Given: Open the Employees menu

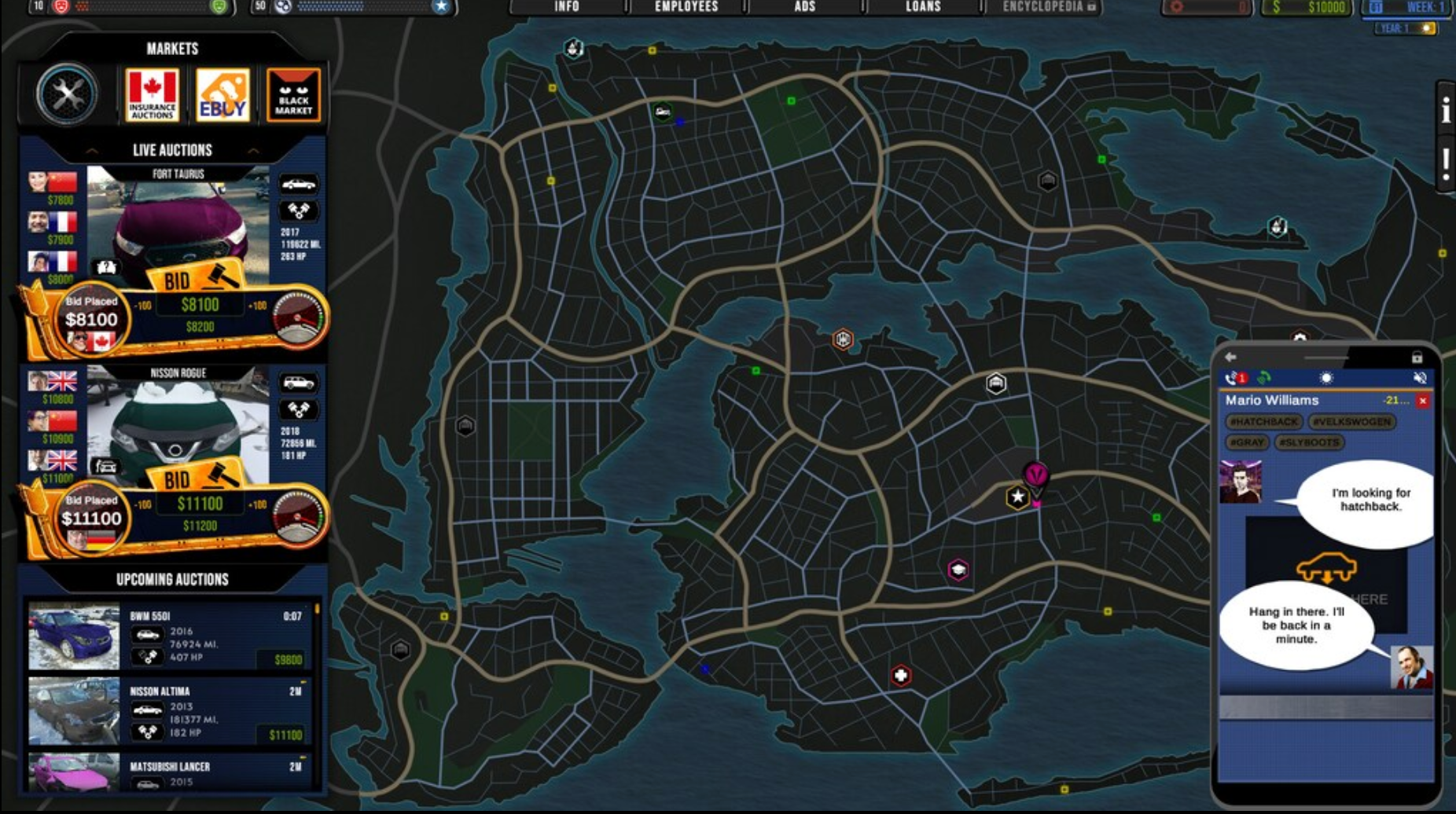Looking at the screenshot, I should [x=686, y=7].
